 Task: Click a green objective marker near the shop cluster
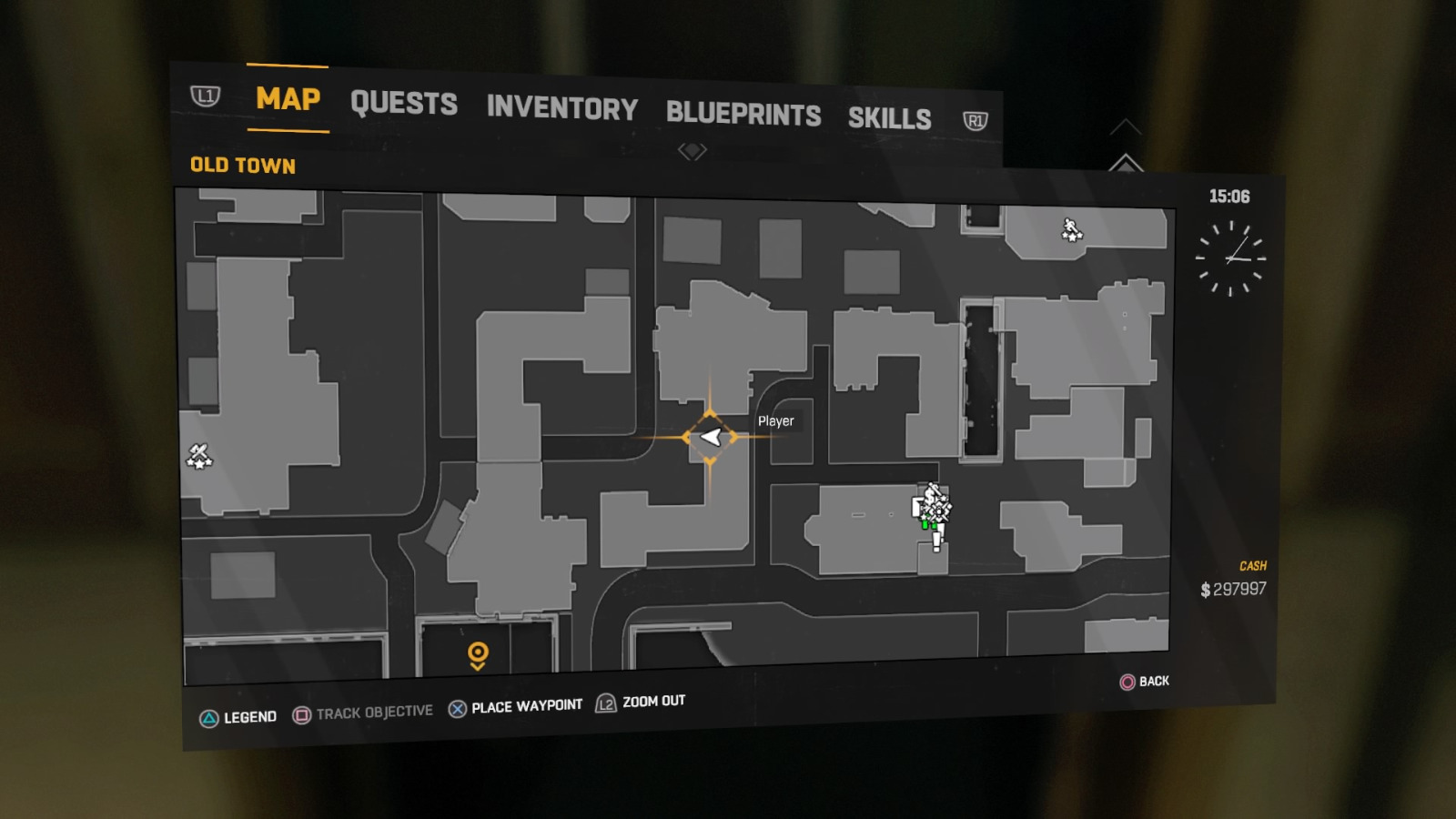[925, 525]
